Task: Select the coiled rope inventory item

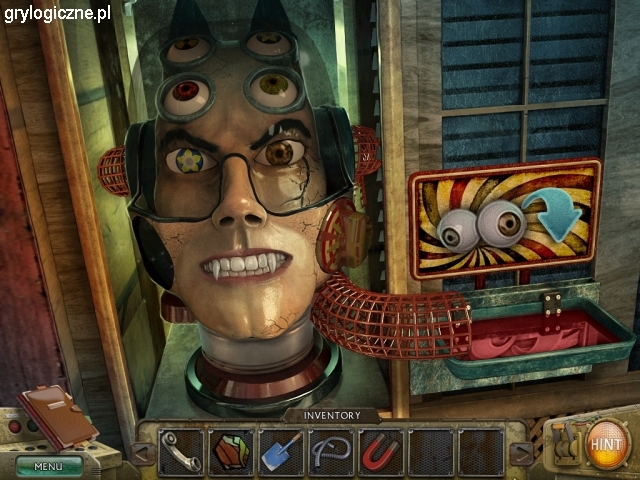Action: point(331,451)
